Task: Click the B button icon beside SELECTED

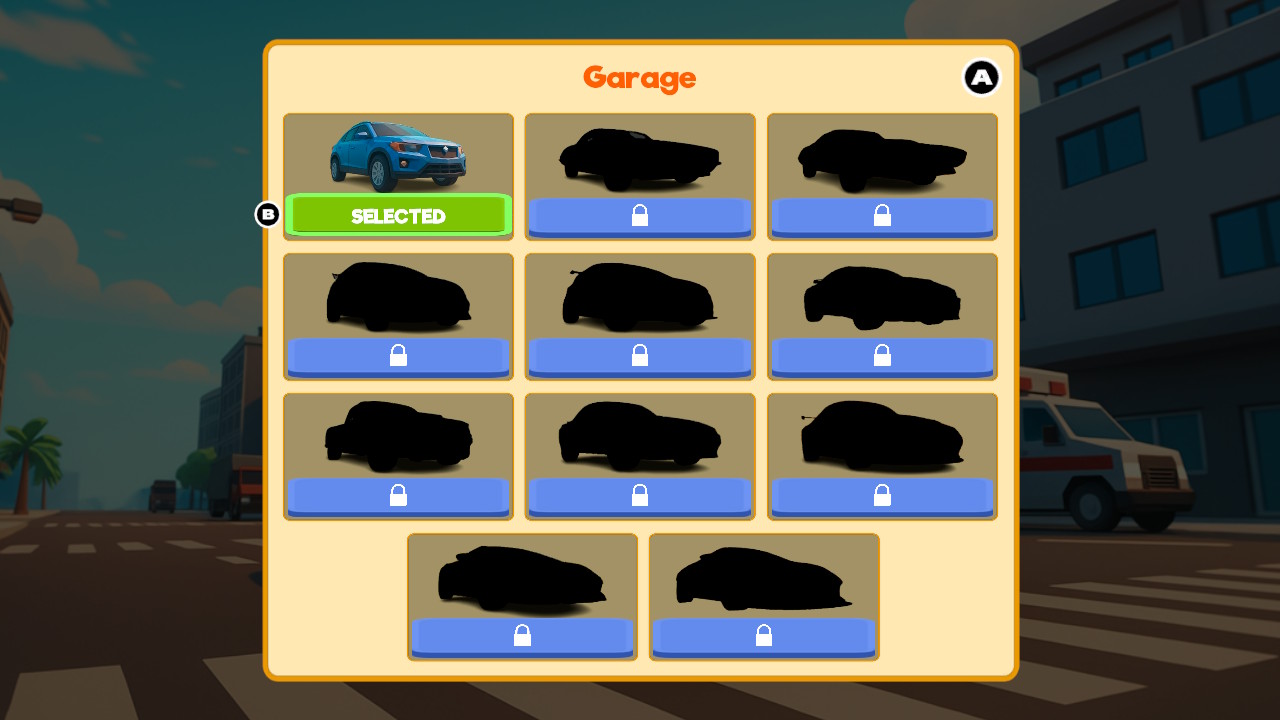Action: pyautogui.click(x=267, y=214)
